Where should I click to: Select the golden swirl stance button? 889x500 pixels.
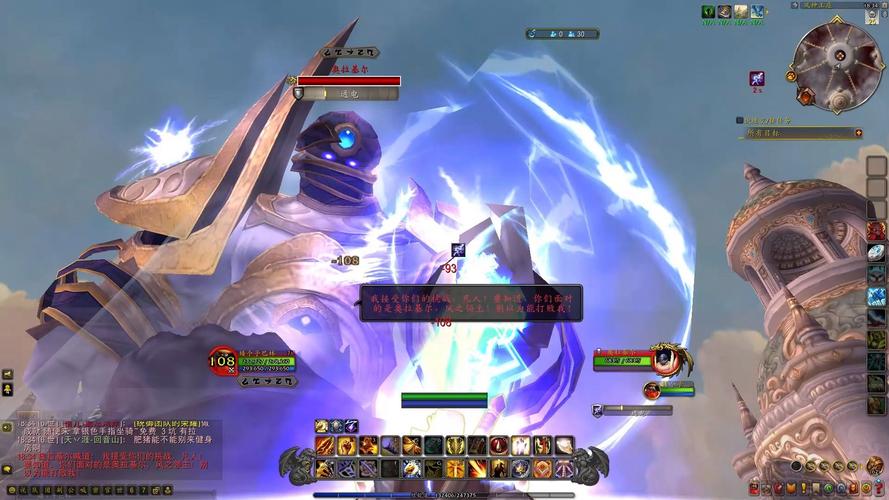click(322, 426)
